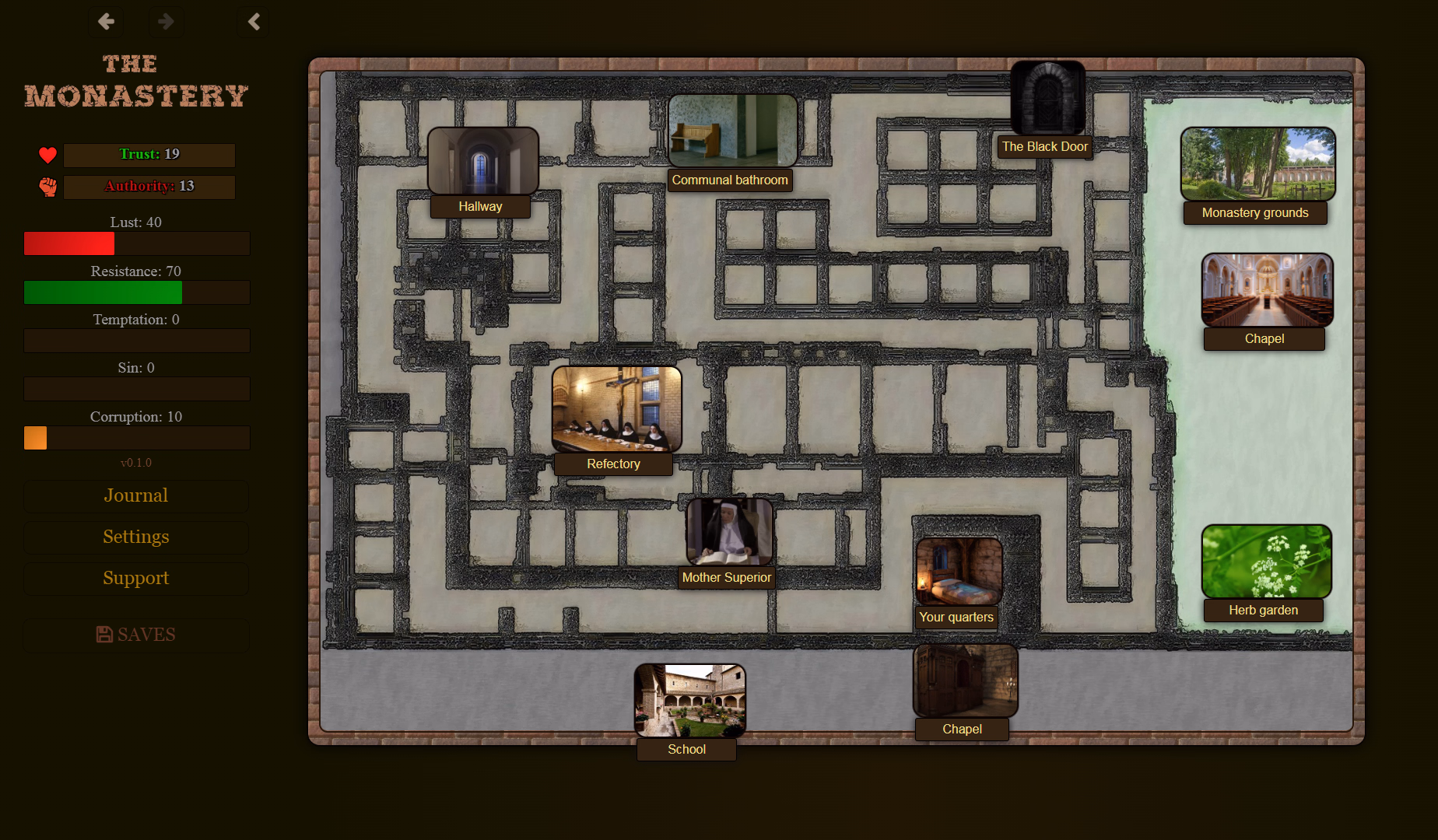Click the fist icon next to Authority

47,187
